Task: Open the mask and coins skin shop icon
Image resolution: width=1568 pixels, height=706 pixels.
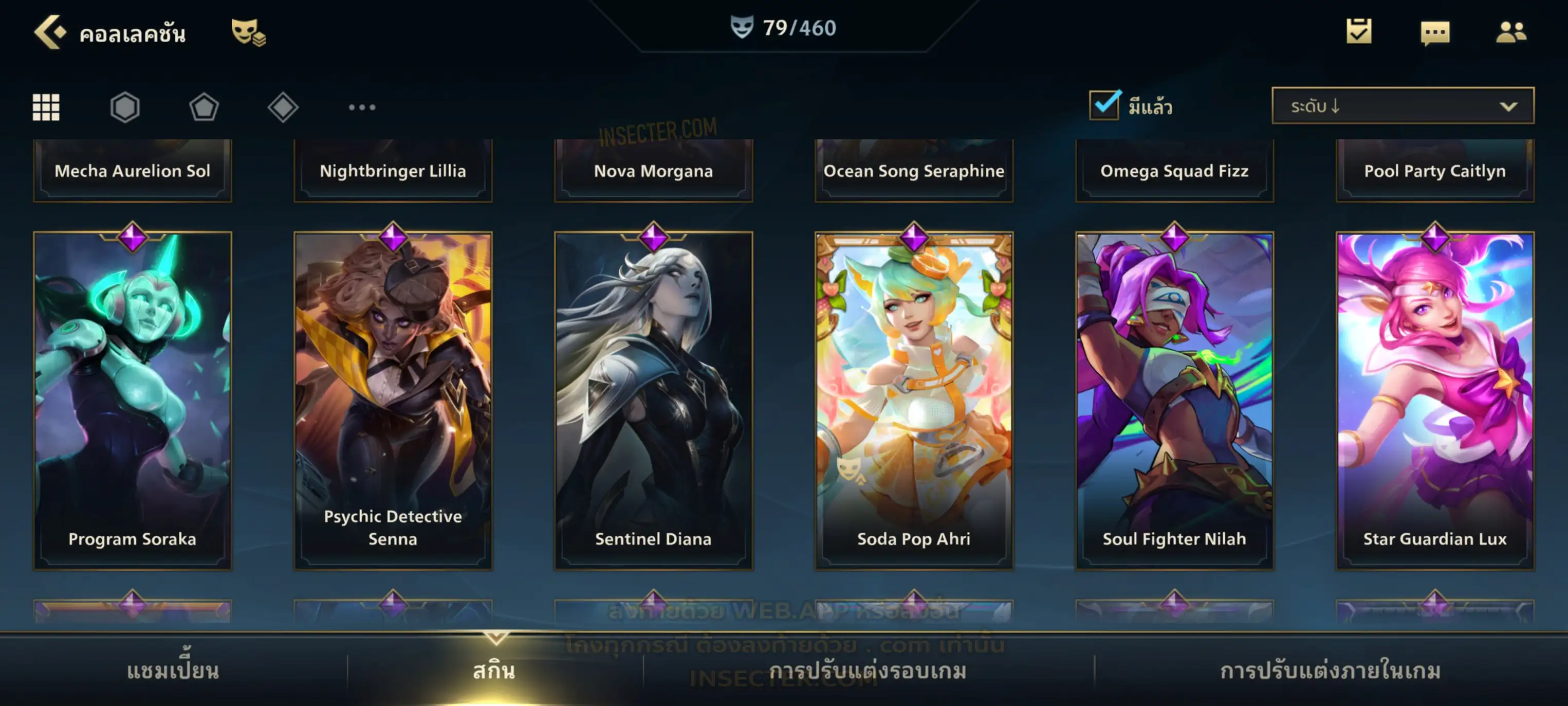Action: 248,32
